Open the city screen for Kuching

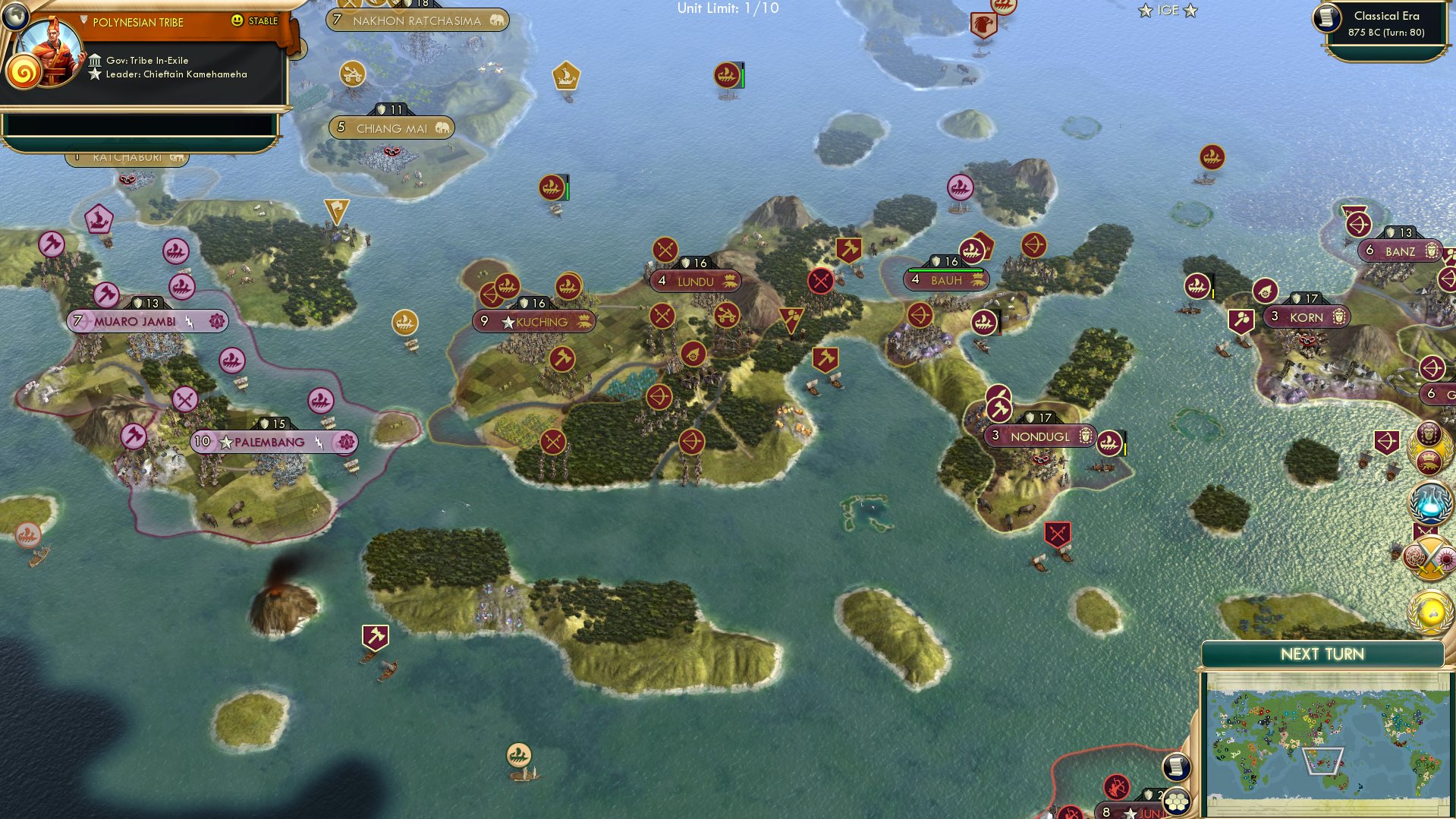tap(540, 322)
